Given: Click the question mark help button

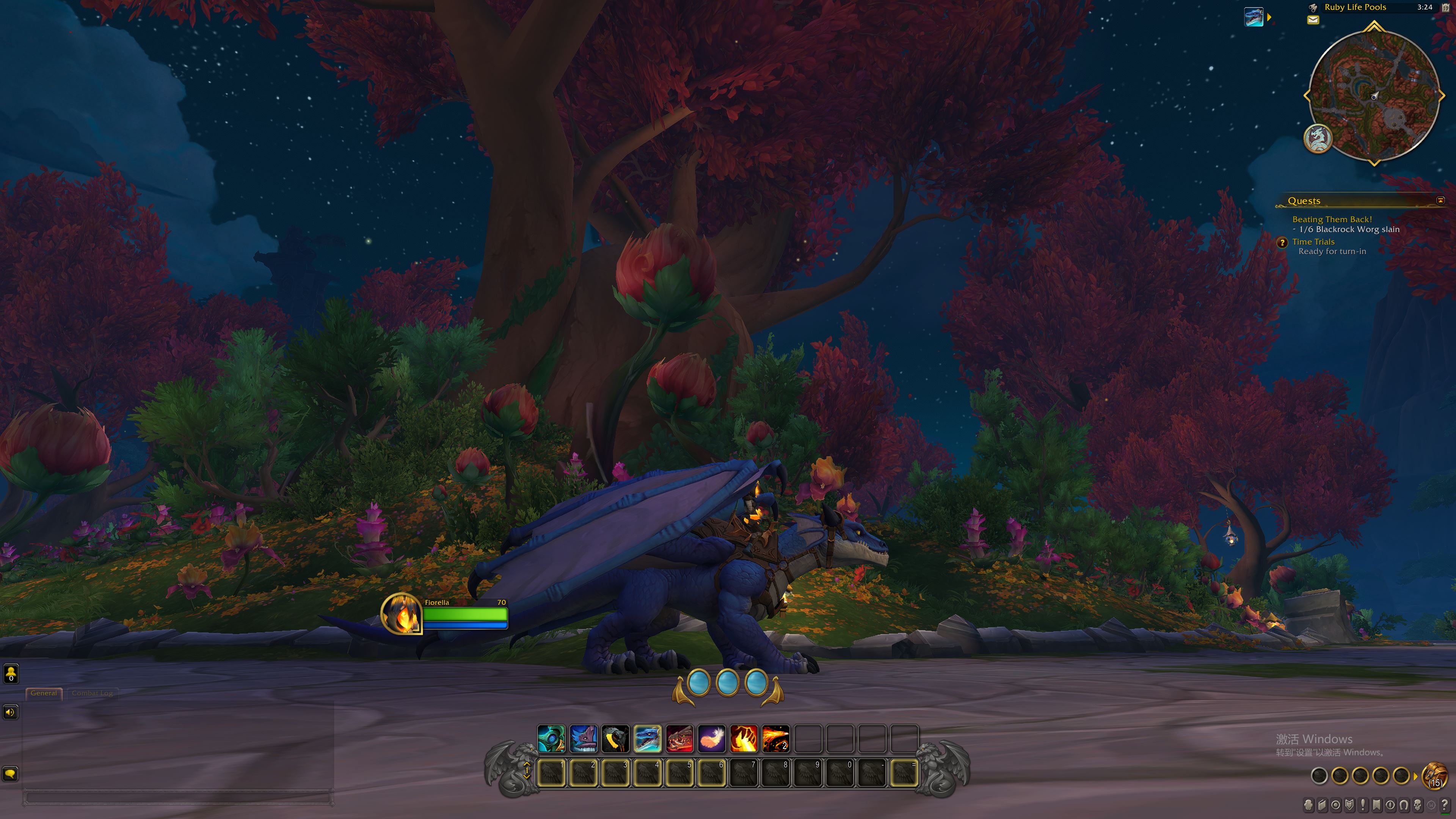Looking at the screenshot, I should tap(1445, 804).
